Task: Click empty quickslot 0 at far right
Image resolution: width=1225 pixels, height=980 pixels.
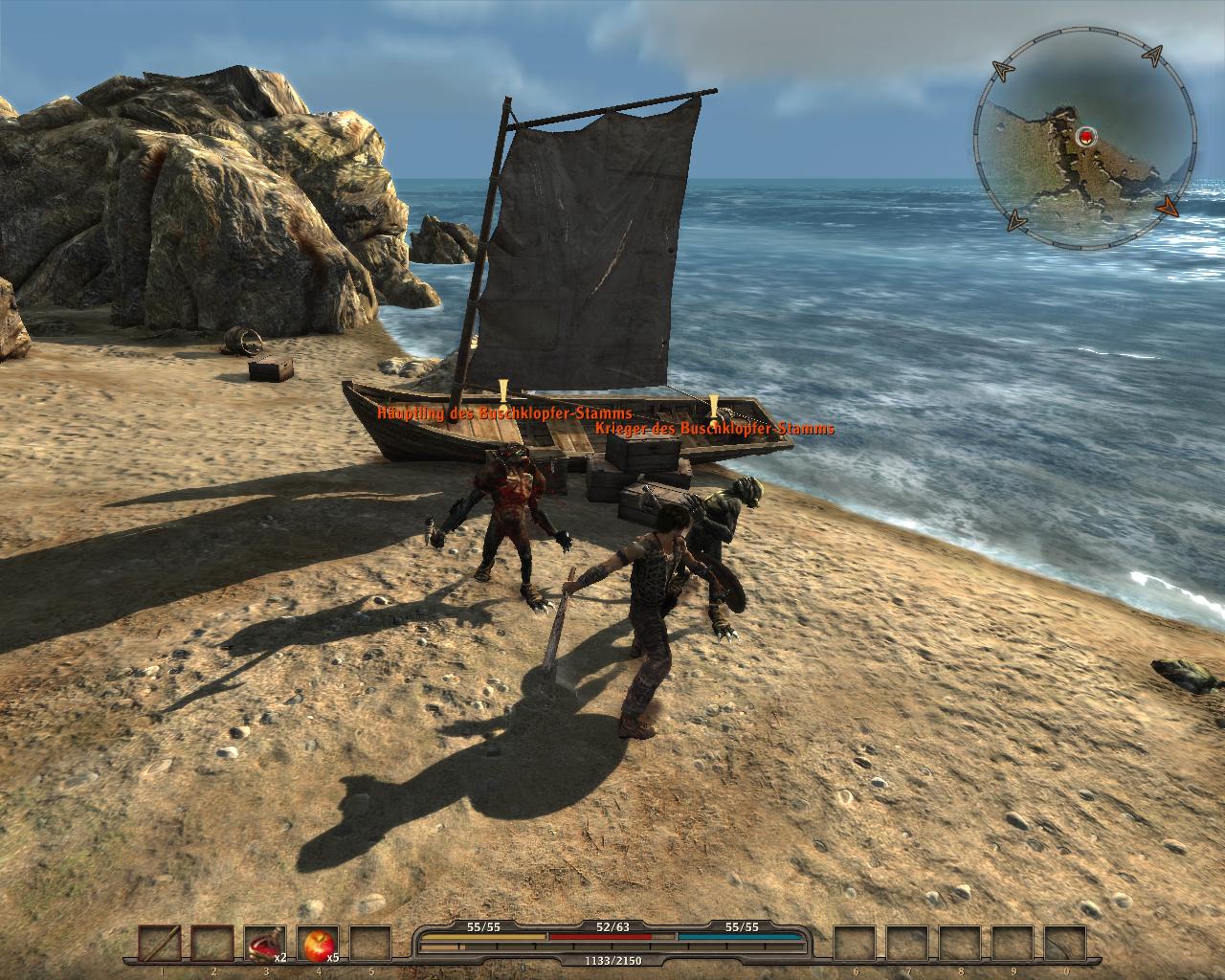Action: click(1065, 943)
